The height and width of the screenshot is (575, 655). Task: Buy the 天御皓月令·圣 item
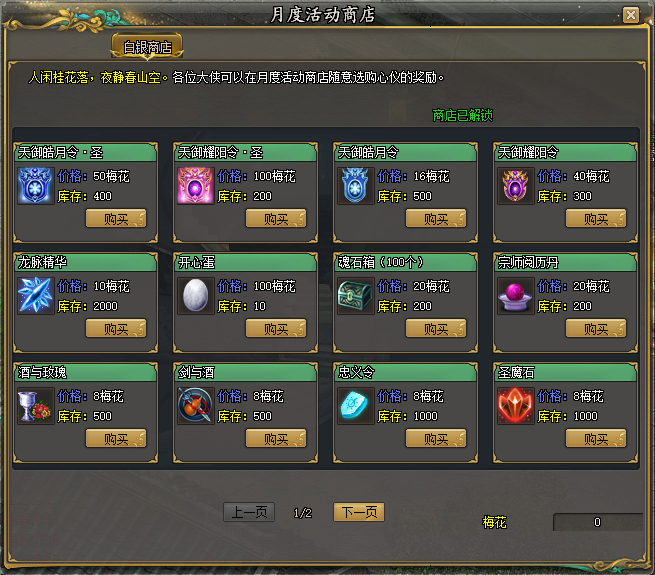coord(116,219)
